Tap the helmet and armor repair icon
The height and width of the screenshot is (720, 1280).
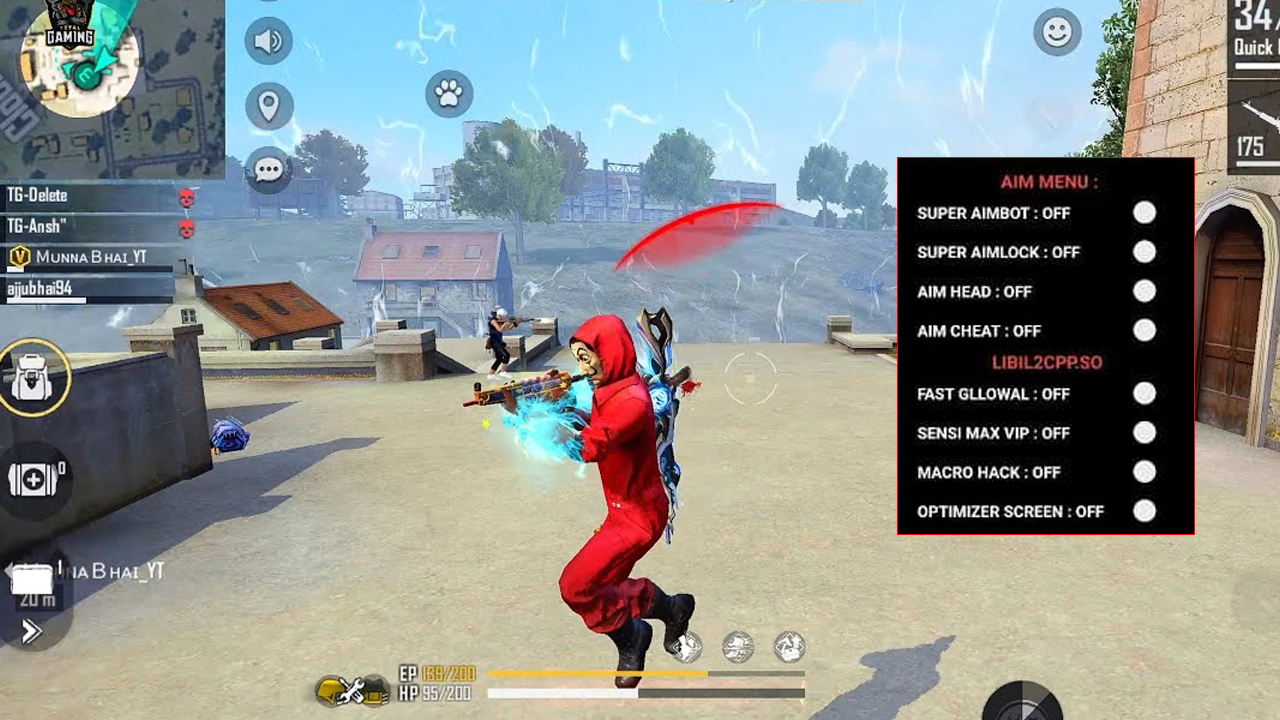tap(352, 688)
